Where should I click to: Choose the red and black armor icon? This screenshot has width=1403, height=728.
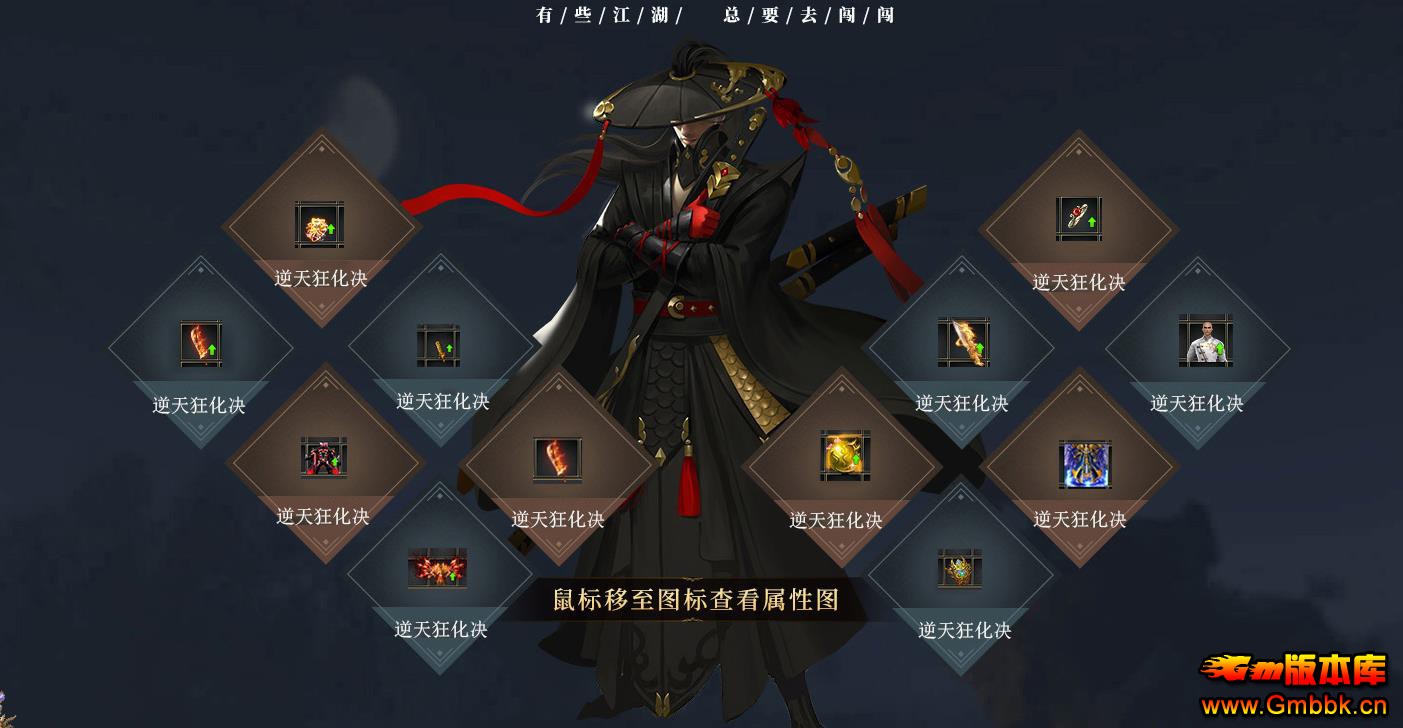(323, 459)
